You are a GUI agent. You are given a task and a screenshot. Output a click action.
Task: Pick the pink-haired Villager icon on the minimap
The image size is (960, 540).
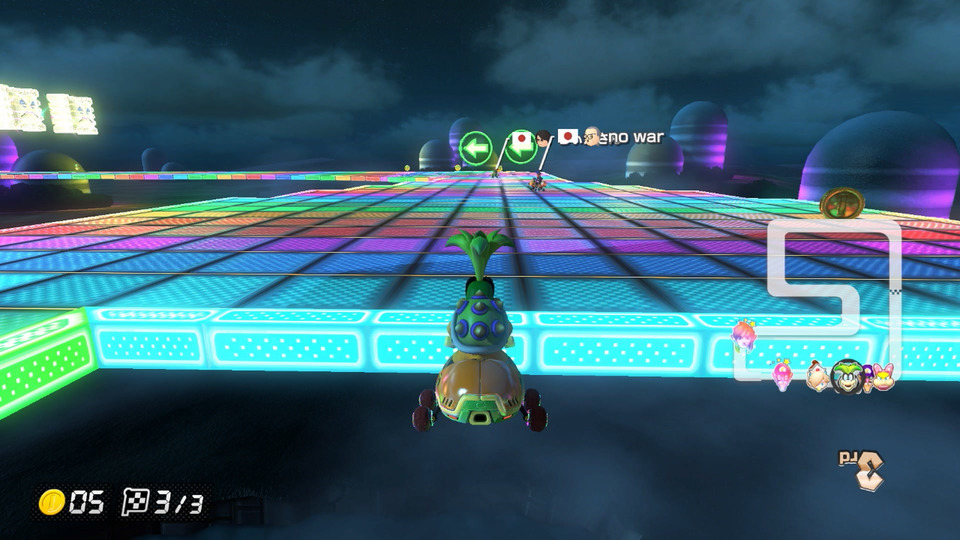pos(743,334)
